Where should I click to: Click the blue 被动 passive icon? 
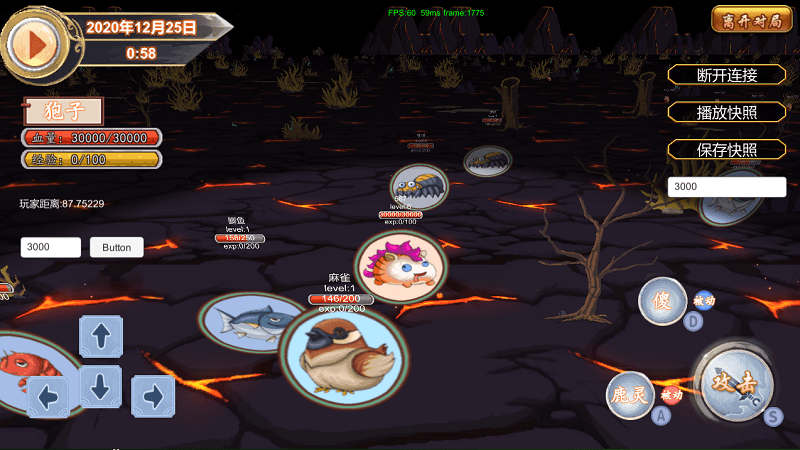click(x=704, y=300)
